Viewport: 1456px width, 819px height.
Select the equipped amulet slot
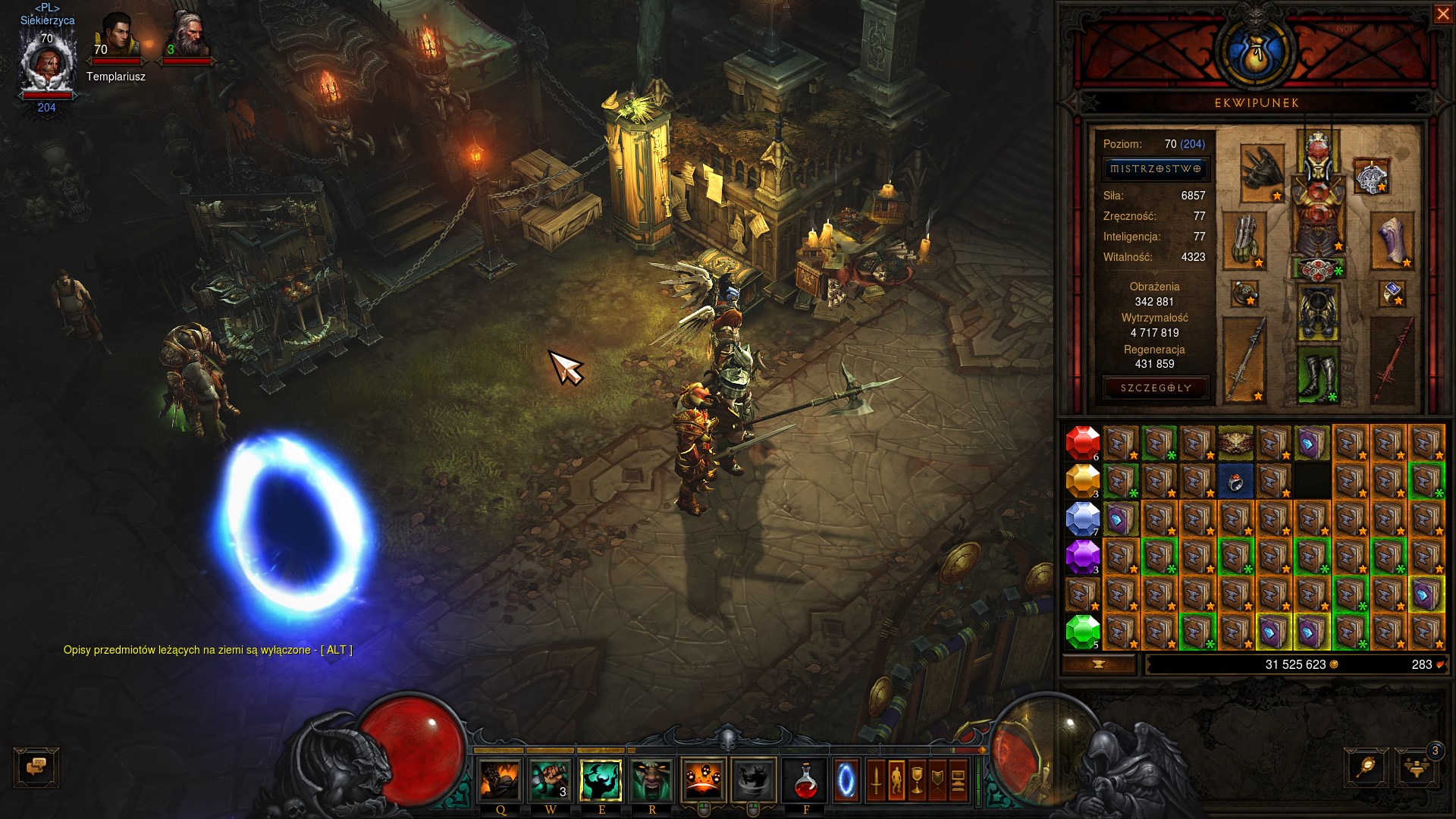[1370, 177]
